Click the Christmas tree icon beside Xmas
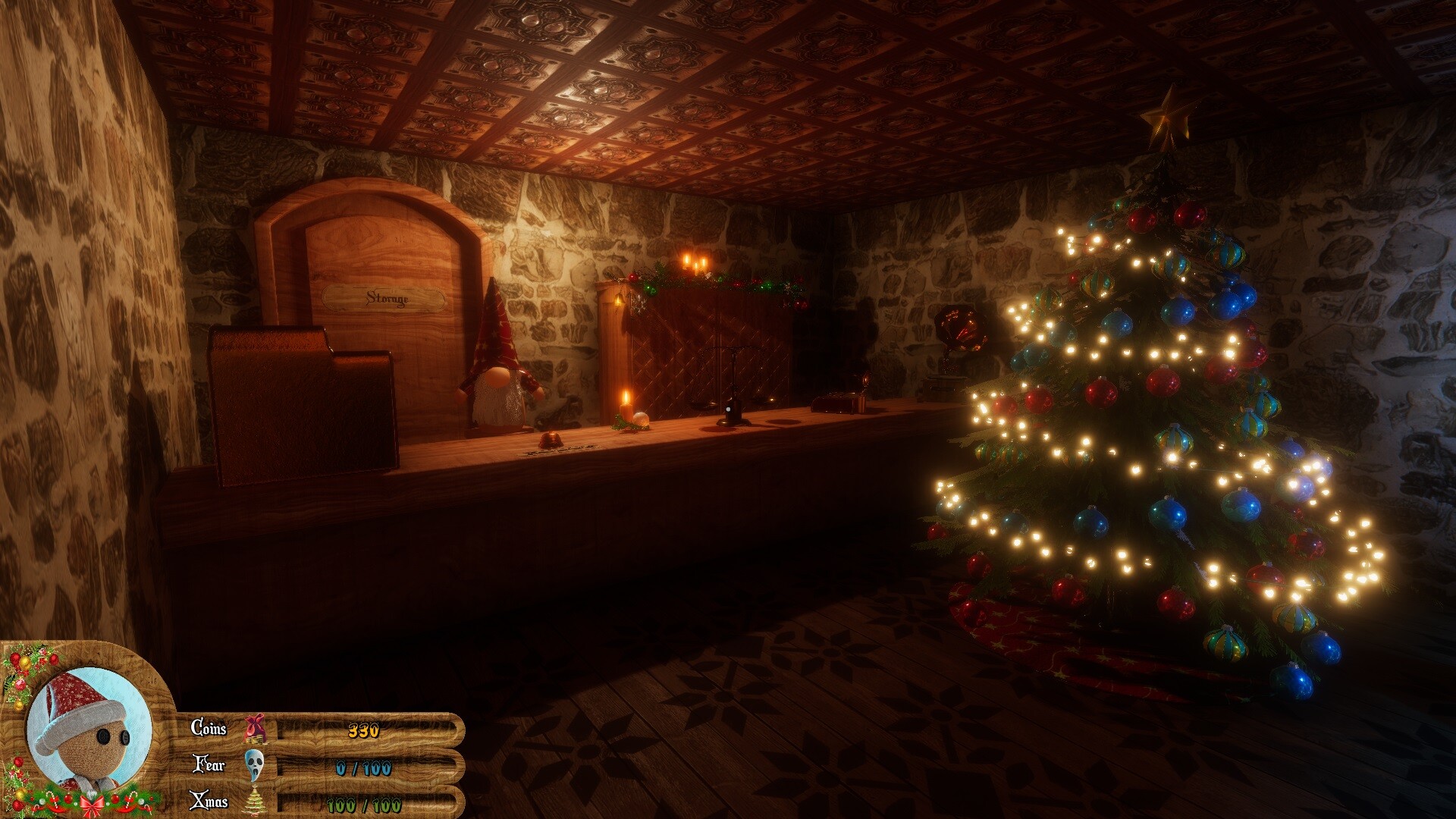This screenshot has width=1456, height=819. click(256, 802)
